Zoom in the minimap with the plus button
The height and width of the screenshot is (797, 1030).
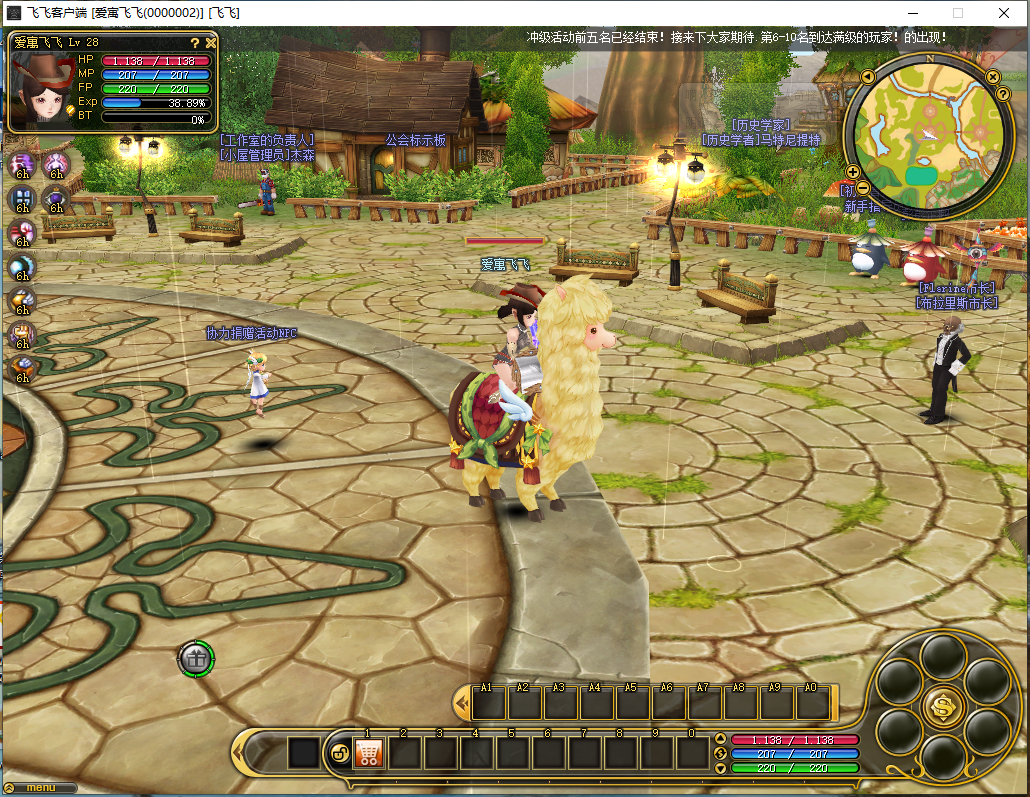(853, 172)
